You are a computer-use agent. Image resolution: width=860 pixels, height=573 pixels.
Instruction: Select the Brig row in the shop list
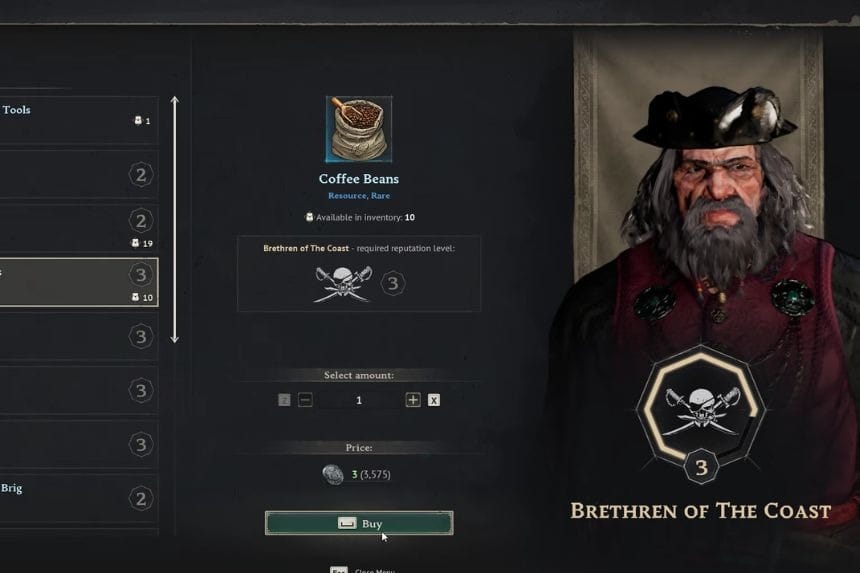78,498
